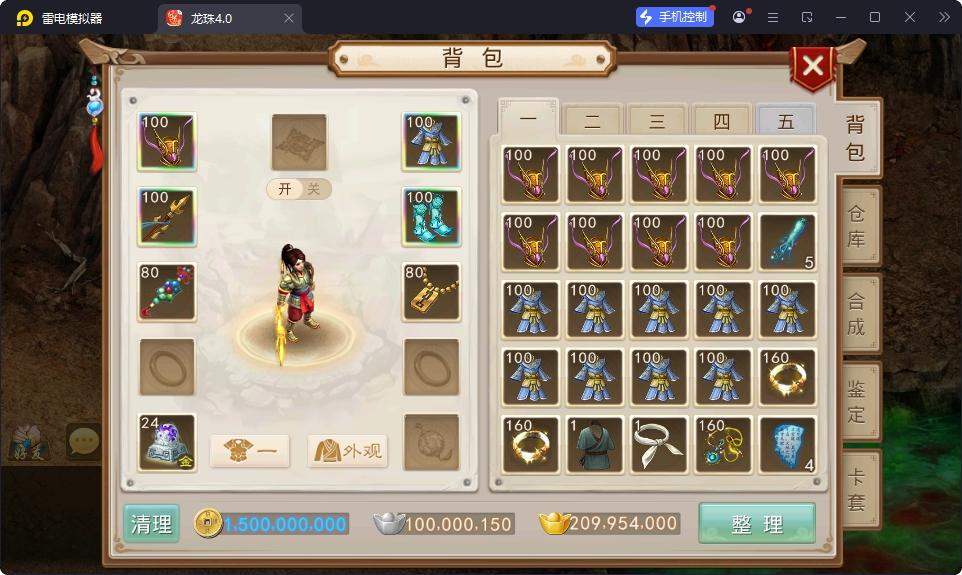Select the level 24 金 gem item
The width and height of the screenshot is (962, 575).
click(x=167, y=441)
